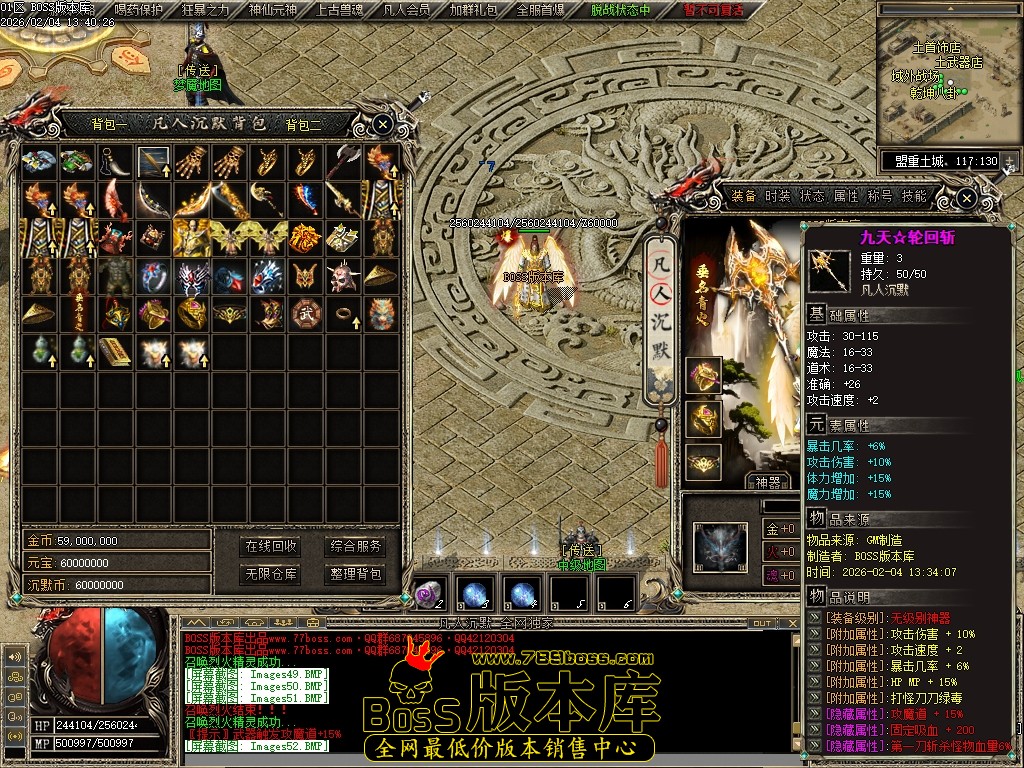
Task: Open the 属性 attributes tab
Action: click(x=846, y=196)
